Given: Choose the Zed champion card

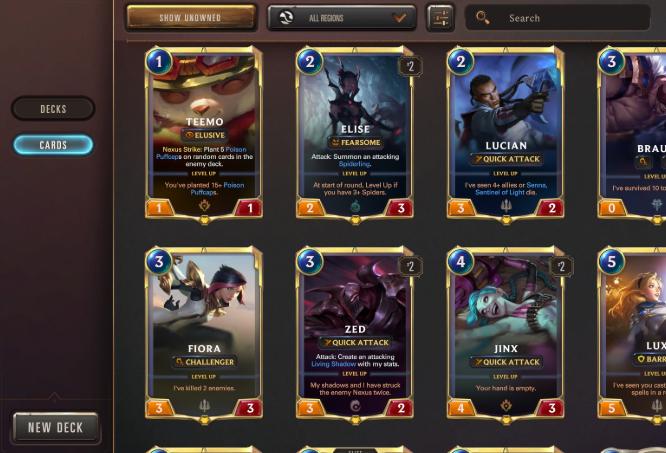Looking at the screenshot, I should 355,335.
